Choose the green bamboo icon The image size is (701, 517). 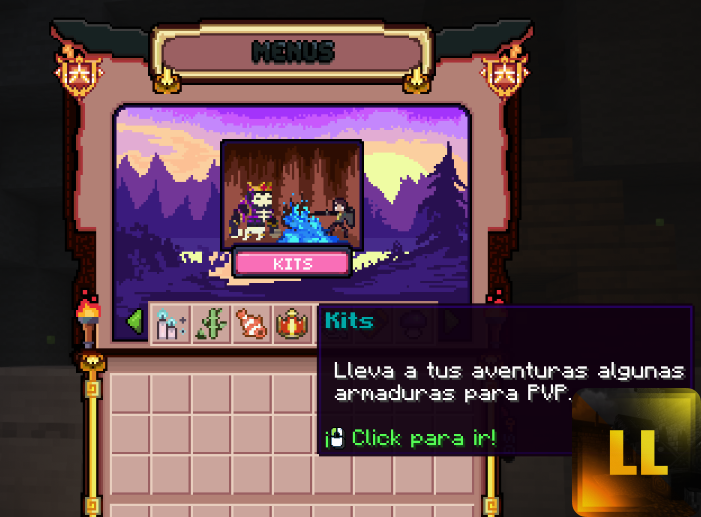pyautogui.click(x=211, y=323)
